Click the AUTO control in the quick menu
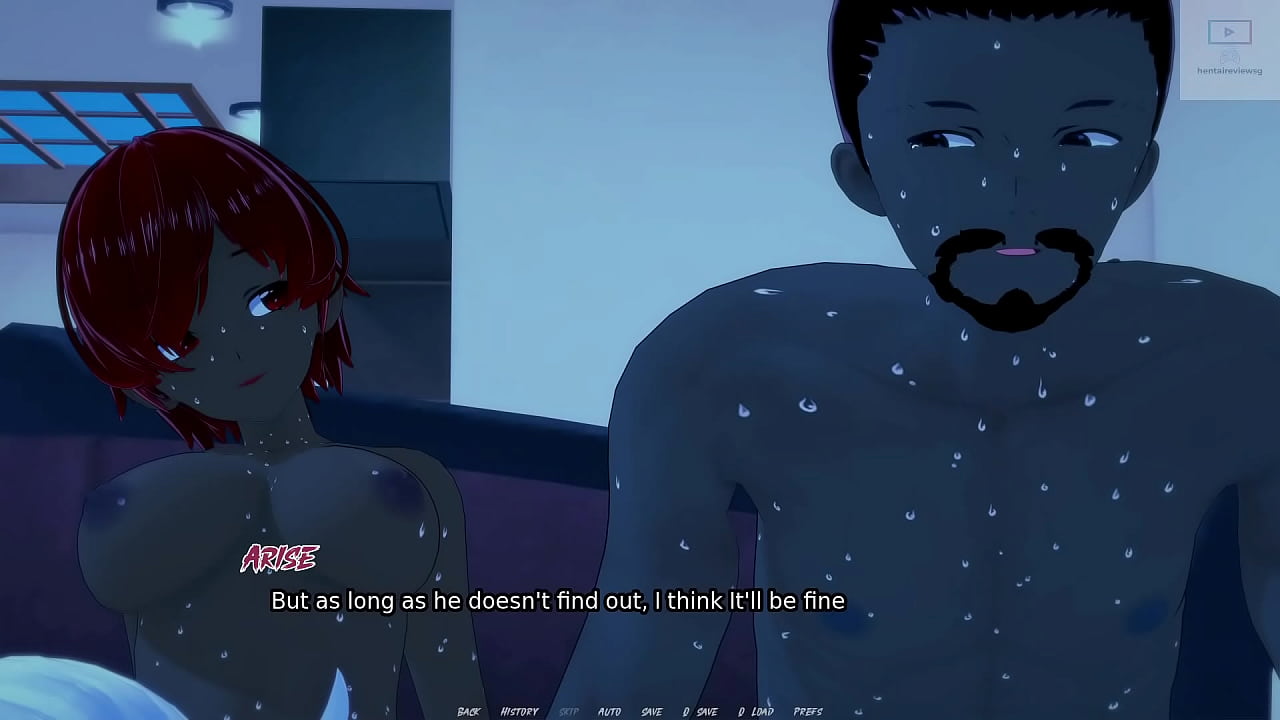This screenshot has height=720, width=1280. 610,710
